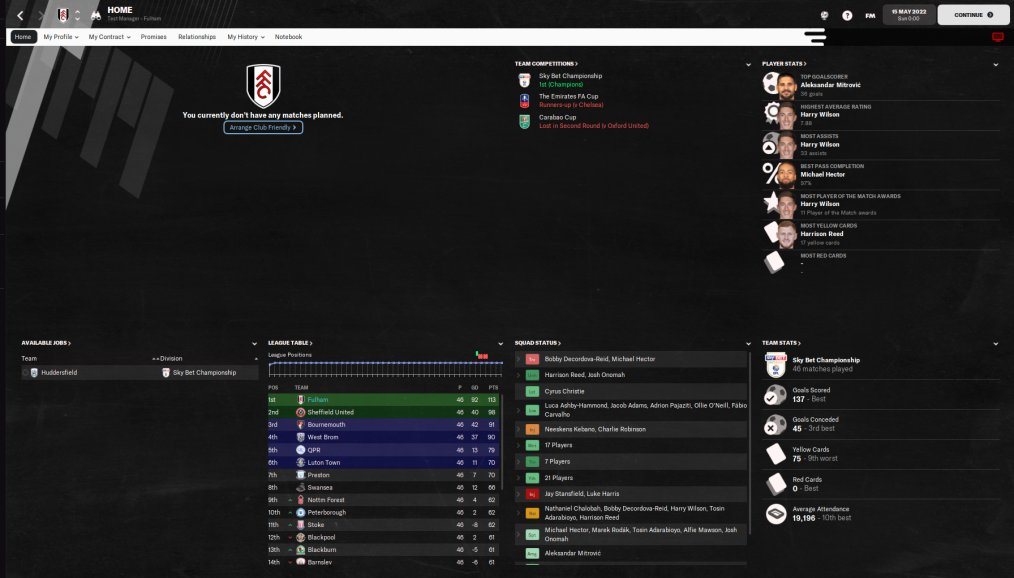The height and width of the screenshot is (578, 1014).
Task: View Aleksandar Mitrović top goalscorer entry
Action: coord(830,86)
